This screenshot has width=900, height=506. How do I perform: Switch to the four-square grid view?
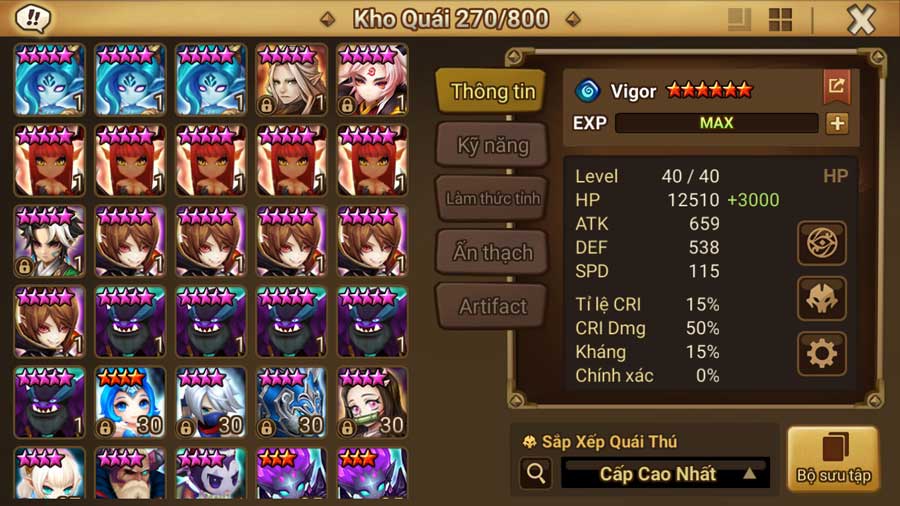point(780,20)
